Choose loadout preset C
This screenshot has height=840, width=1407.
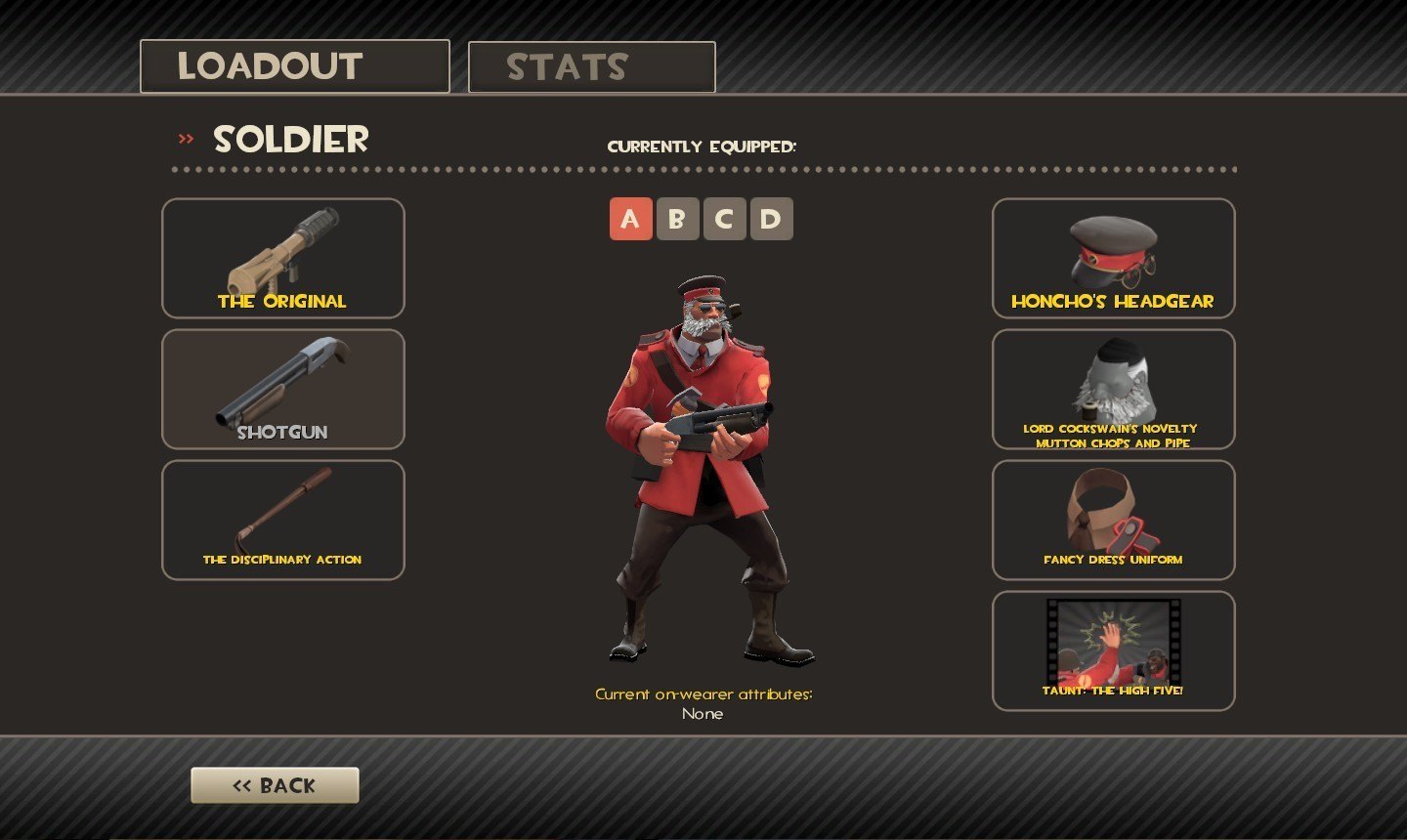coord(724,219)
